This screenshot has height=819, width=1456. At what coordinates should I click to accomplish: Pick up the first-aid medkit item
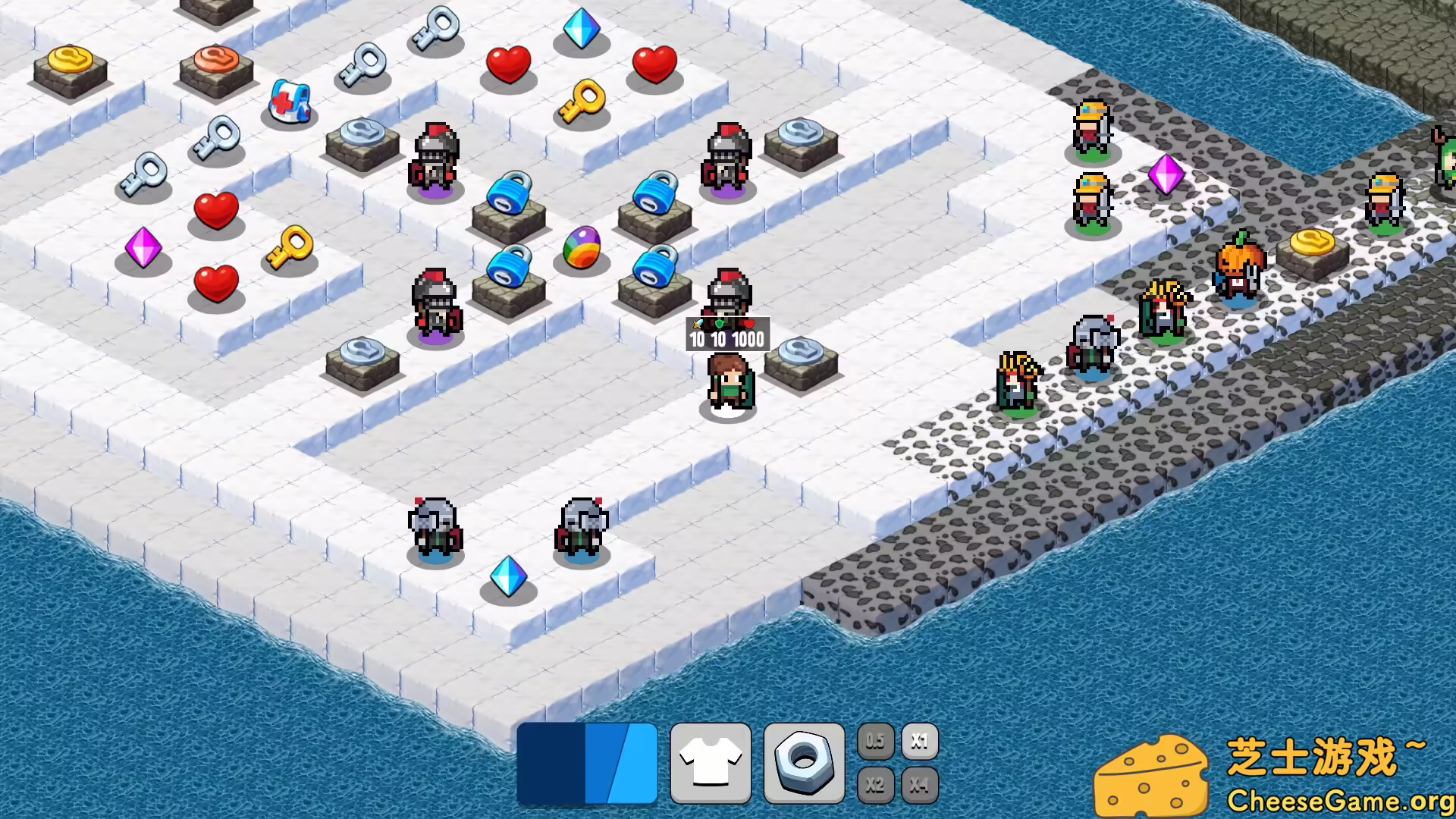click(x=290, y=102)
